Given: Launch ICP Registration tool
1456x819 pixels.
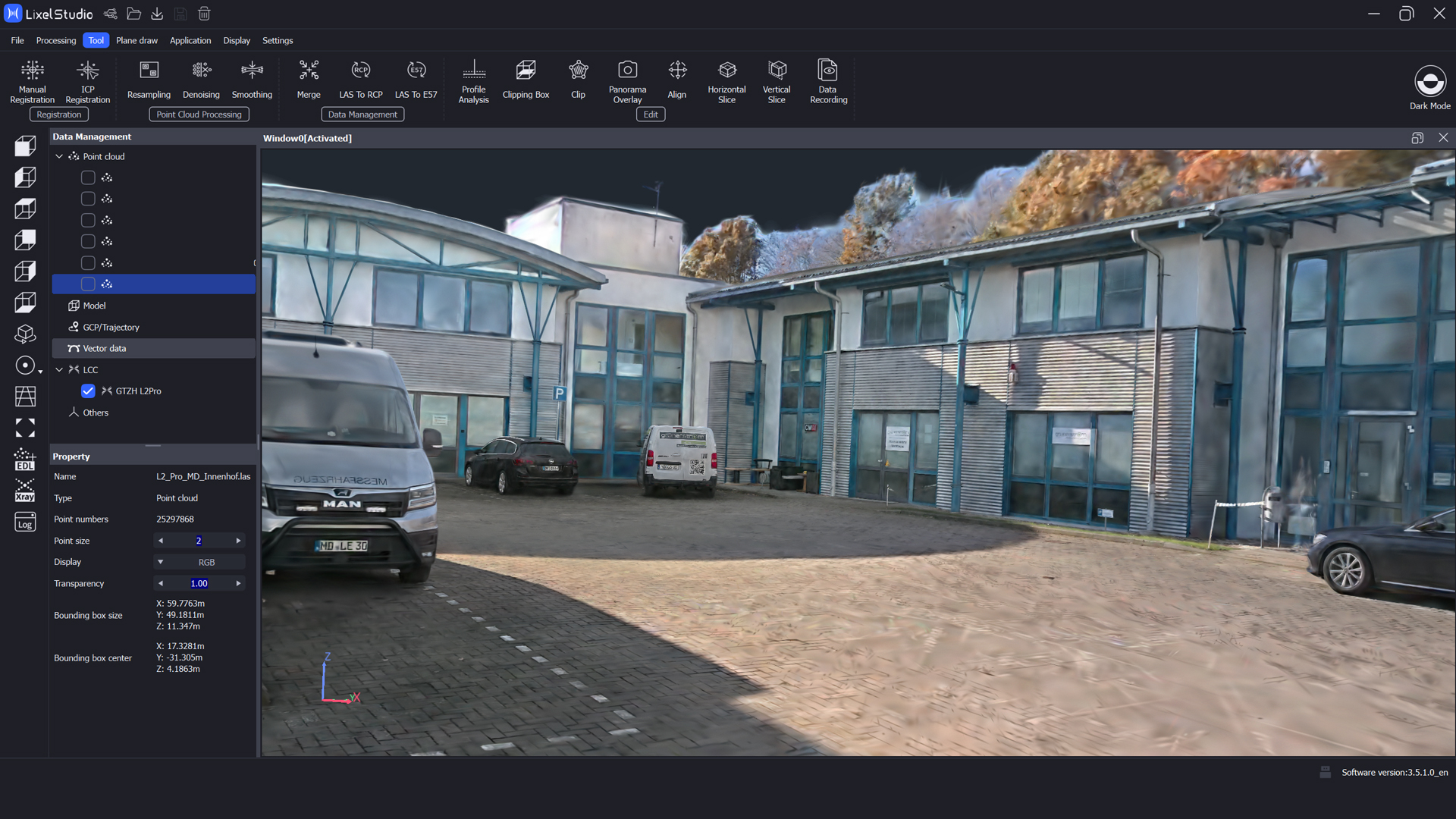Looking at the screenshot, I should tap(88, 81).
